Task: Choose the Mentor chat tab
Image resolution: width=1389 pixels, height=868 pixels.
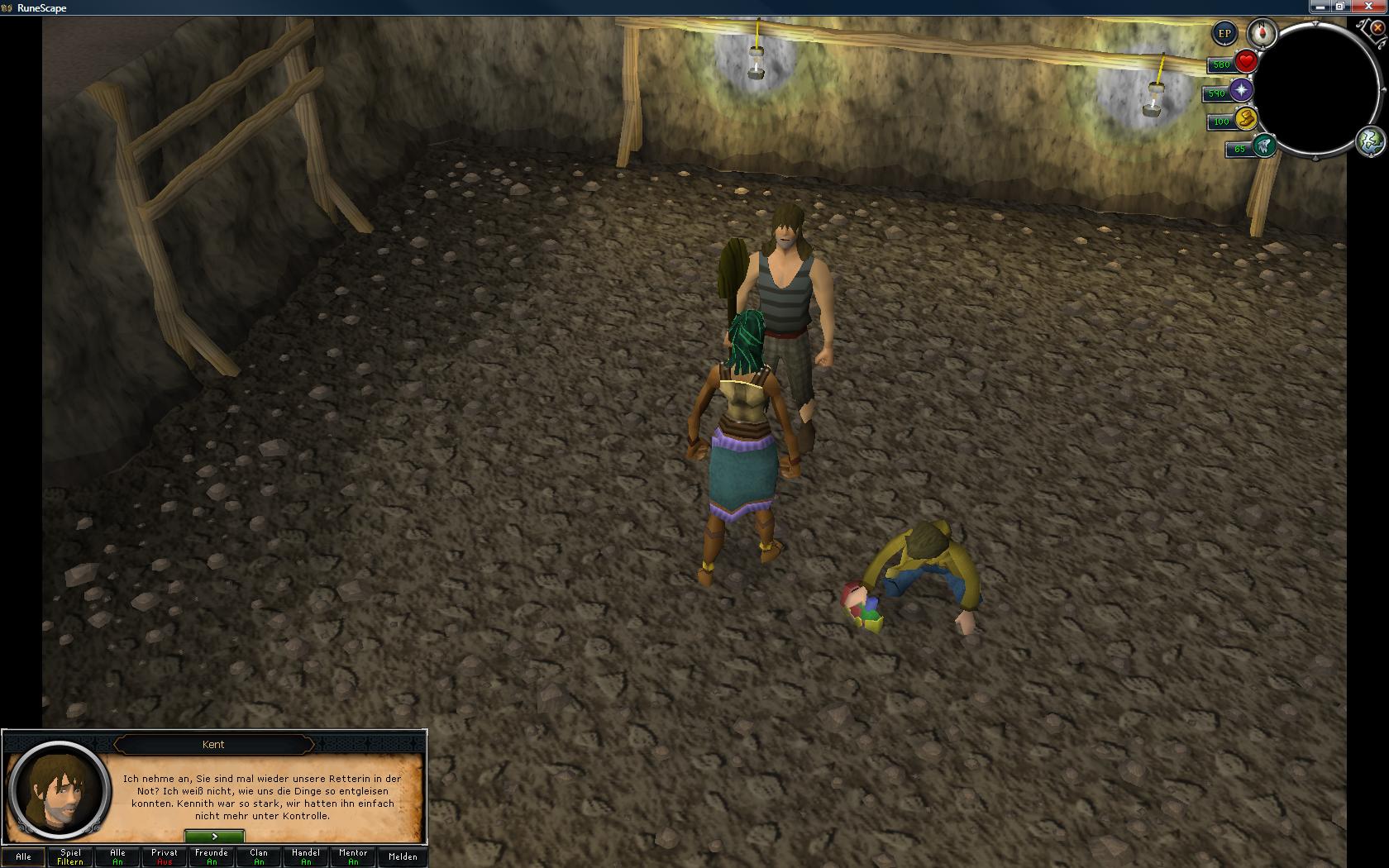Action: click(x=353, y=856)
